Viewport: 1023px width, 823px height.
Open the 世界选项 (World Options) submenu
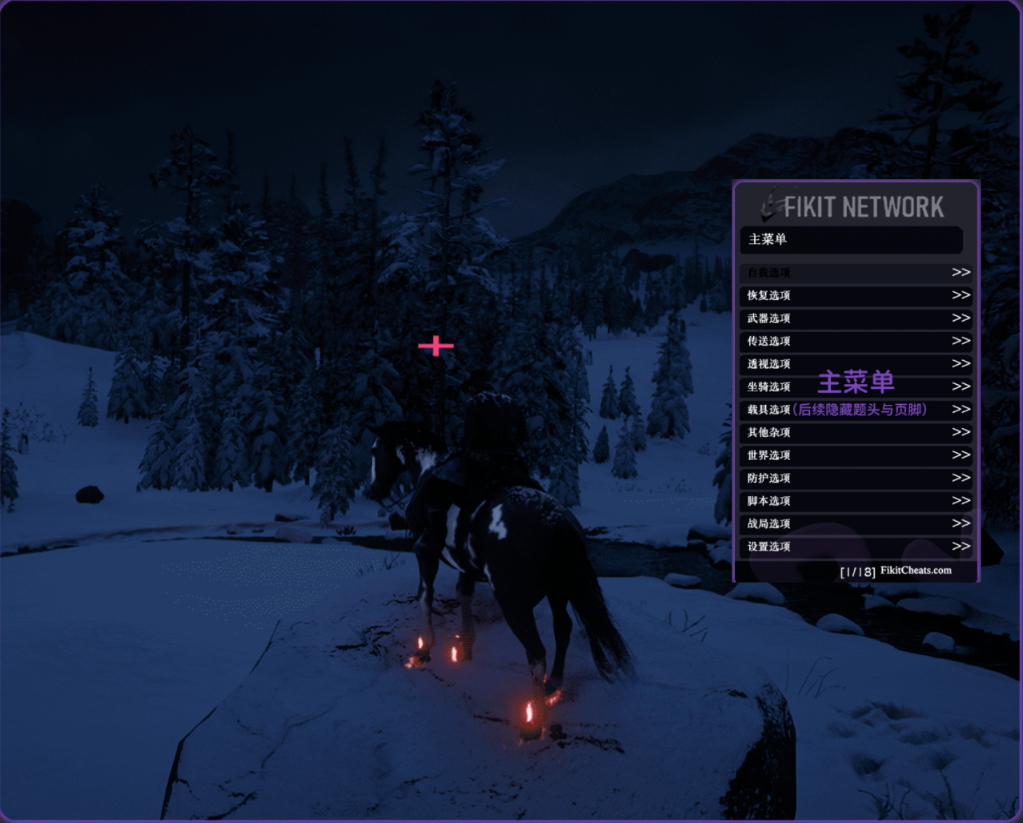click(x=856, y=455)
